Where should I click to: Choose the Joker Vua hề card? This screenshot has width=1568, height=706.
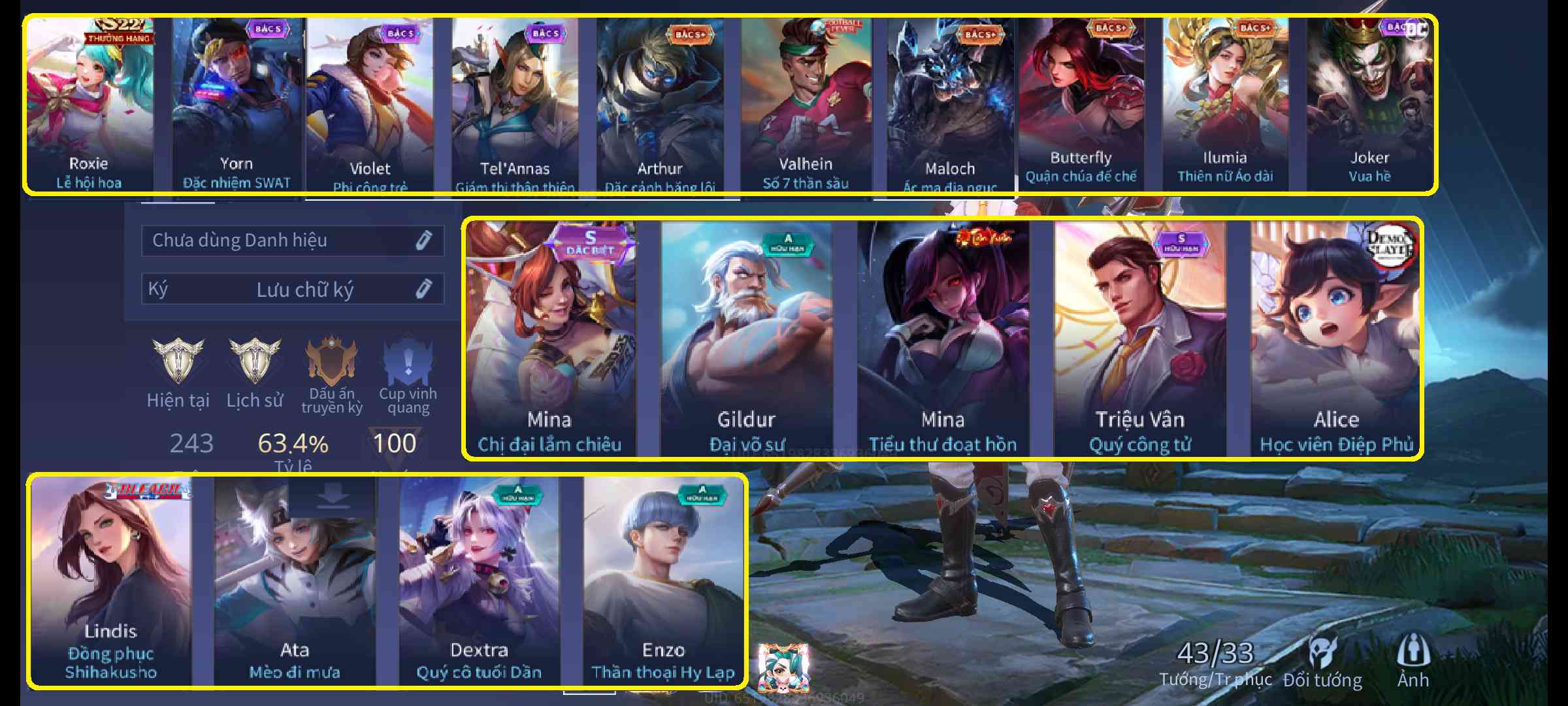(1369, 105)
